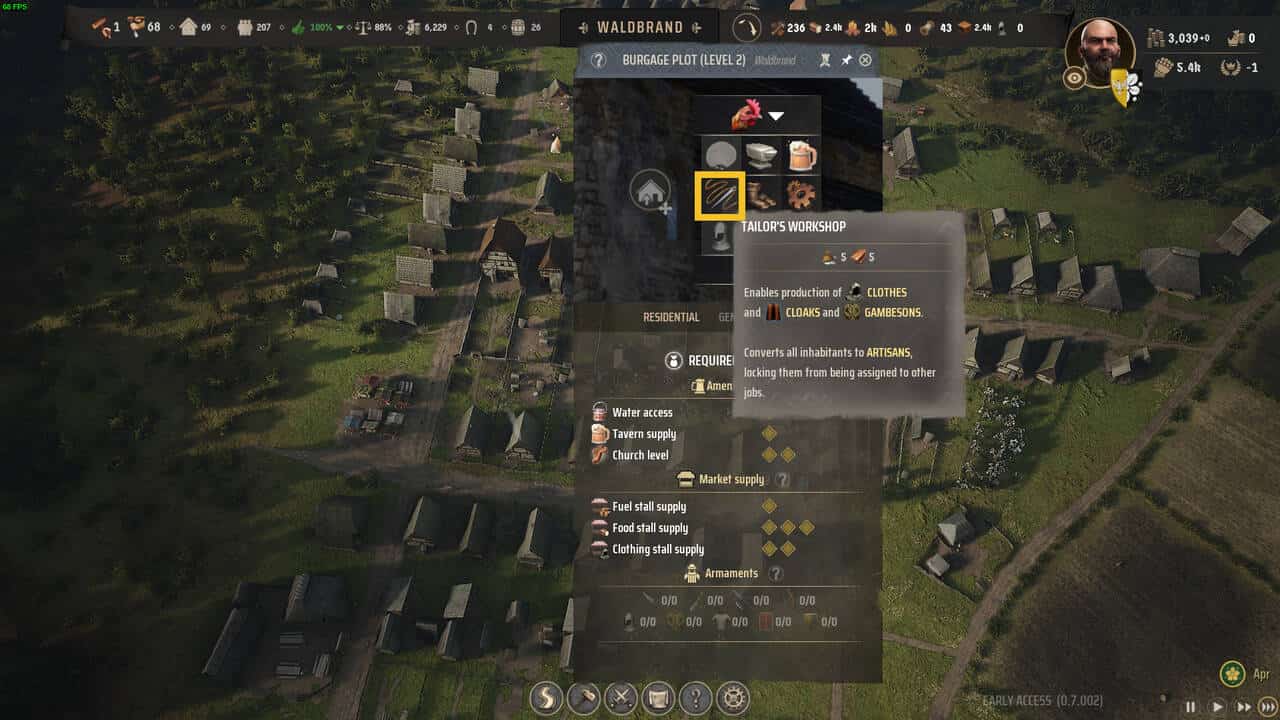Viewport: 1280px width, 720px height.
Task: Choose the beer mug brewery extension
Action: click(800, 155)
